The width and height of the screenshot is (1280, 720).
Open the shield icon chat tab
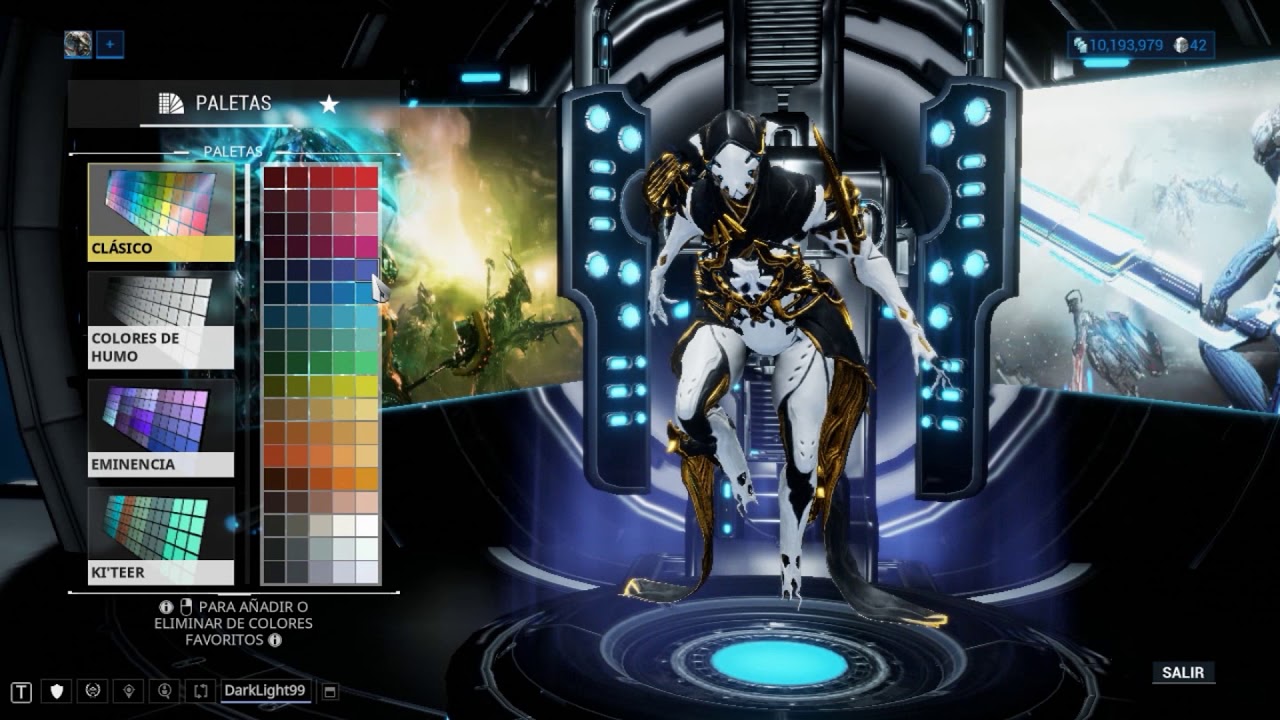[x=57, y=691]
